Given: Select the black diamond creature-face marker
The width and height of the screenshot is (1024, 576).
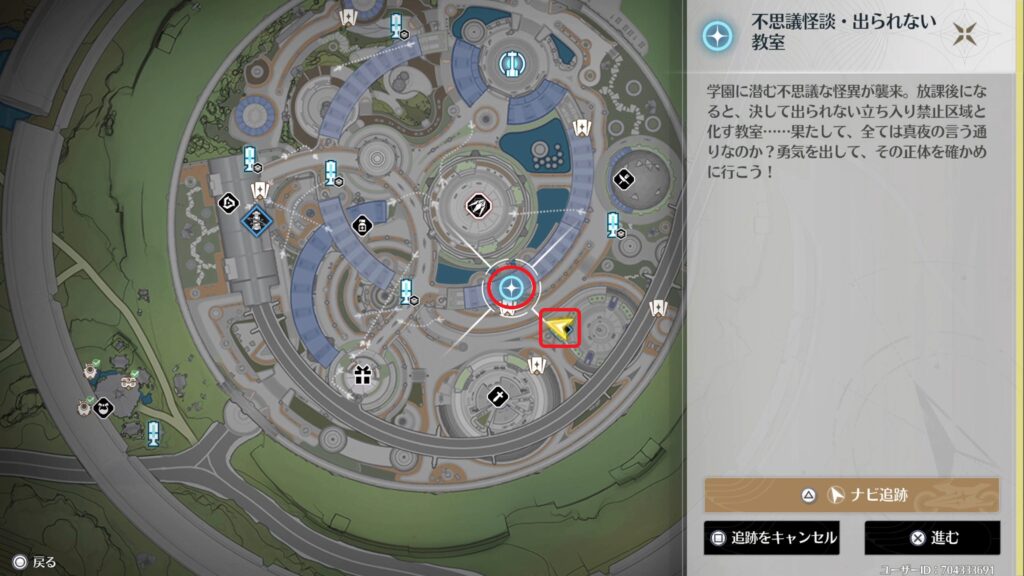Looking at the screenshot, I should pos(103,407).
